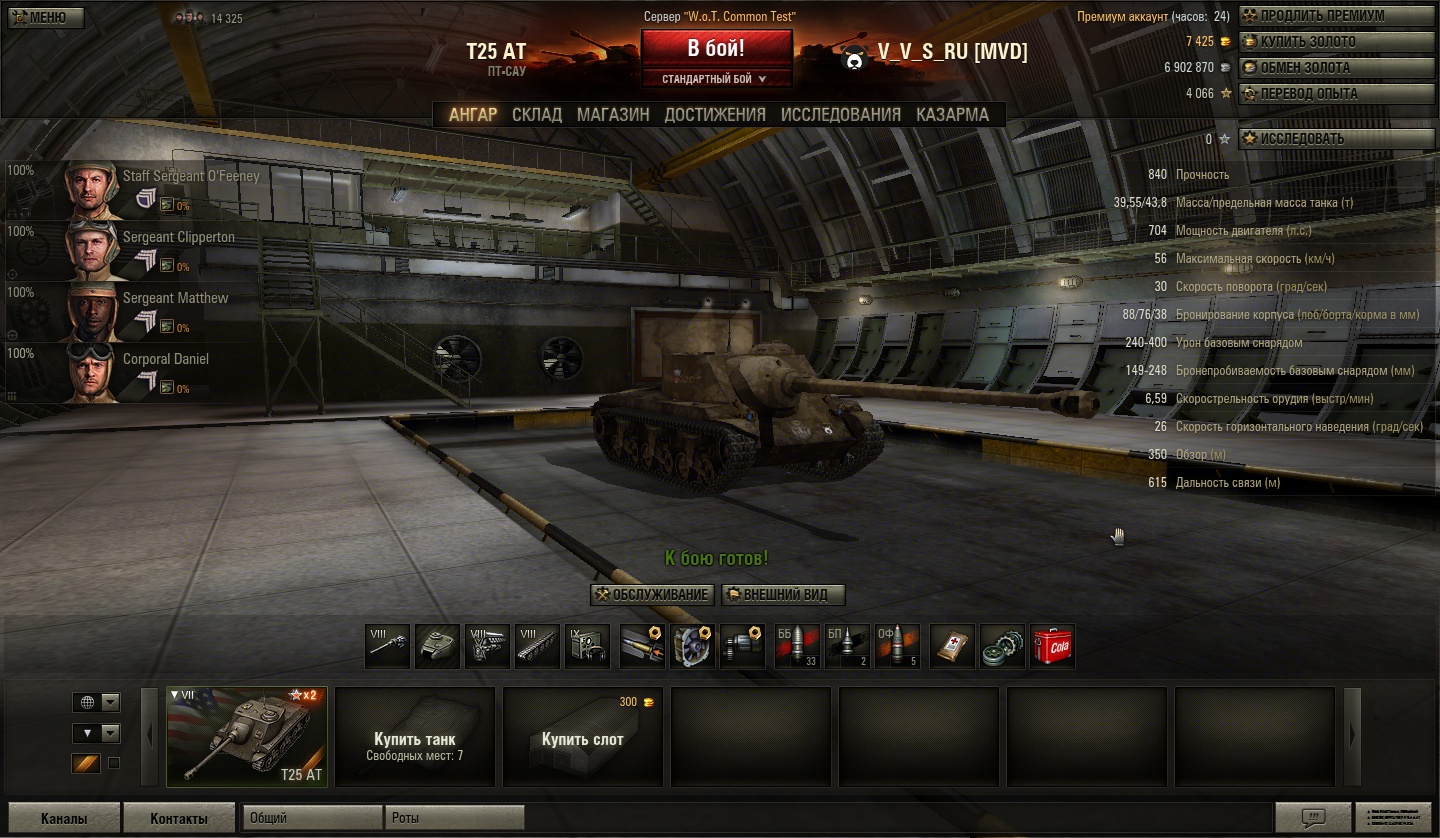
Task: Go to the ДОСТИЖЕНИЯ tab
Action: click(715, 115)
